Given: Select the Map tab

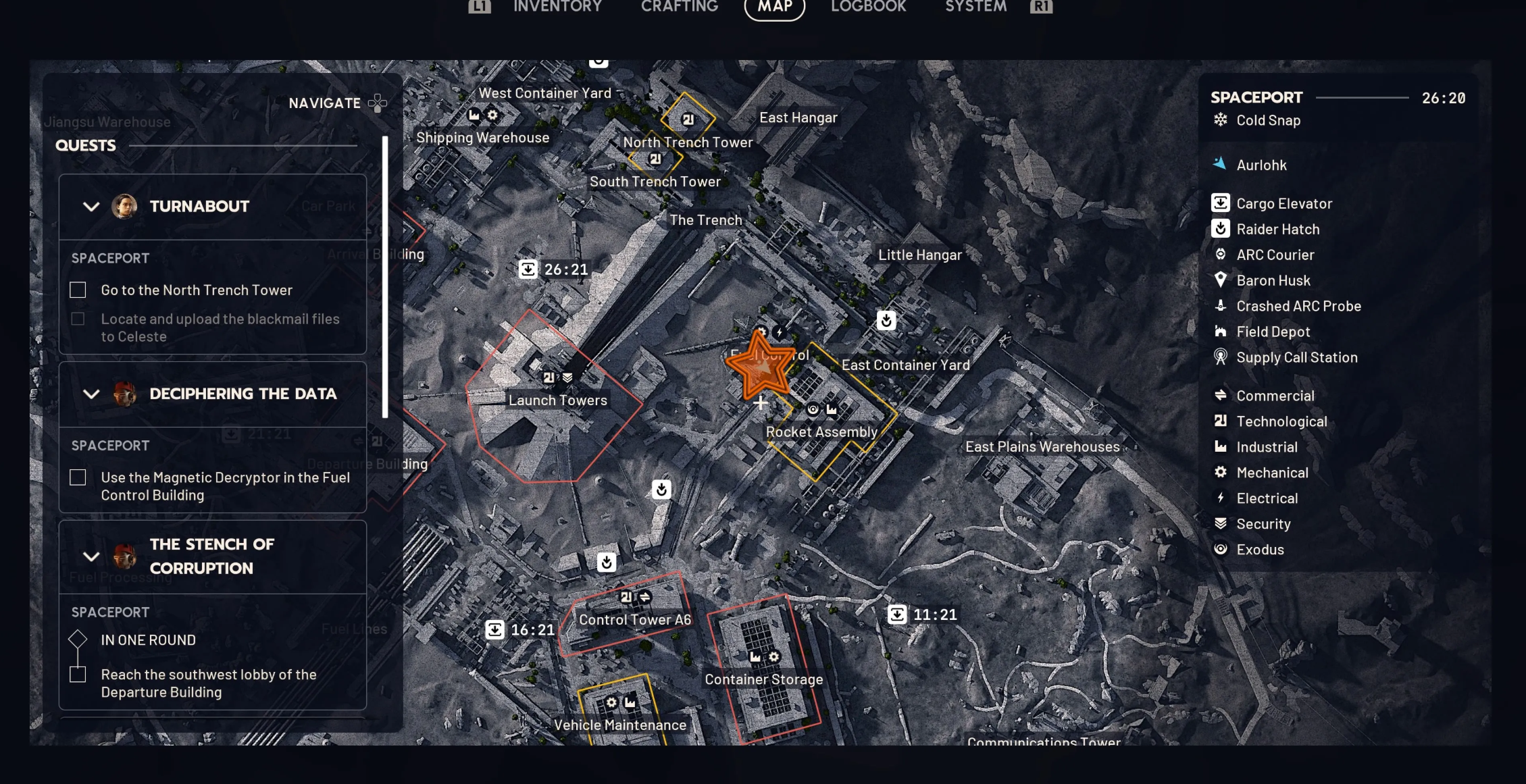Looking at the screenshot, I should coord(774,7).
